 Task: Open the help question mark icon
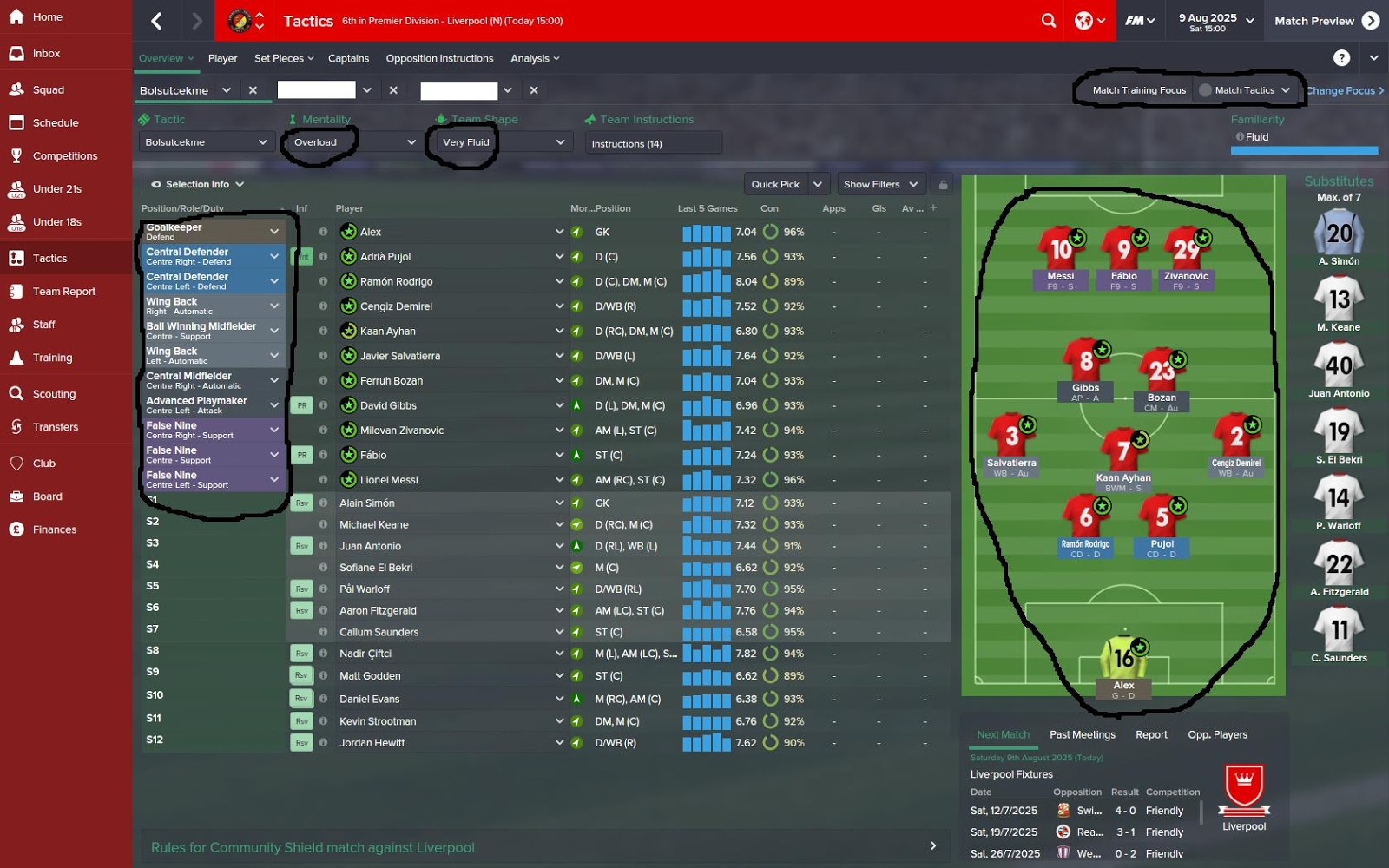coord(1342,58)
